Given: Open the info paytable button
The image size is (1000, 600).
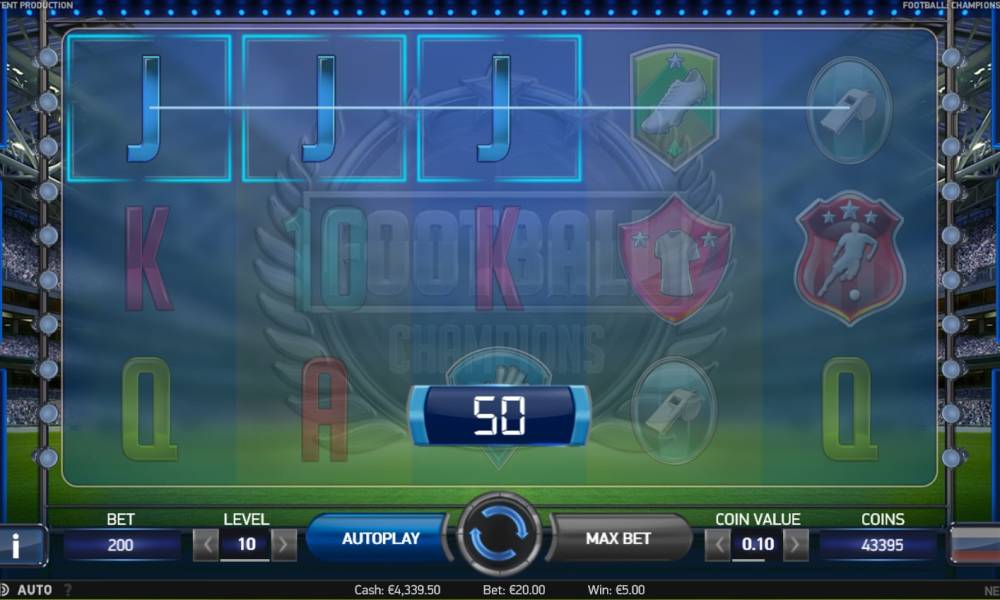Looking at the screenshot, I should click(x=18, y=545).
